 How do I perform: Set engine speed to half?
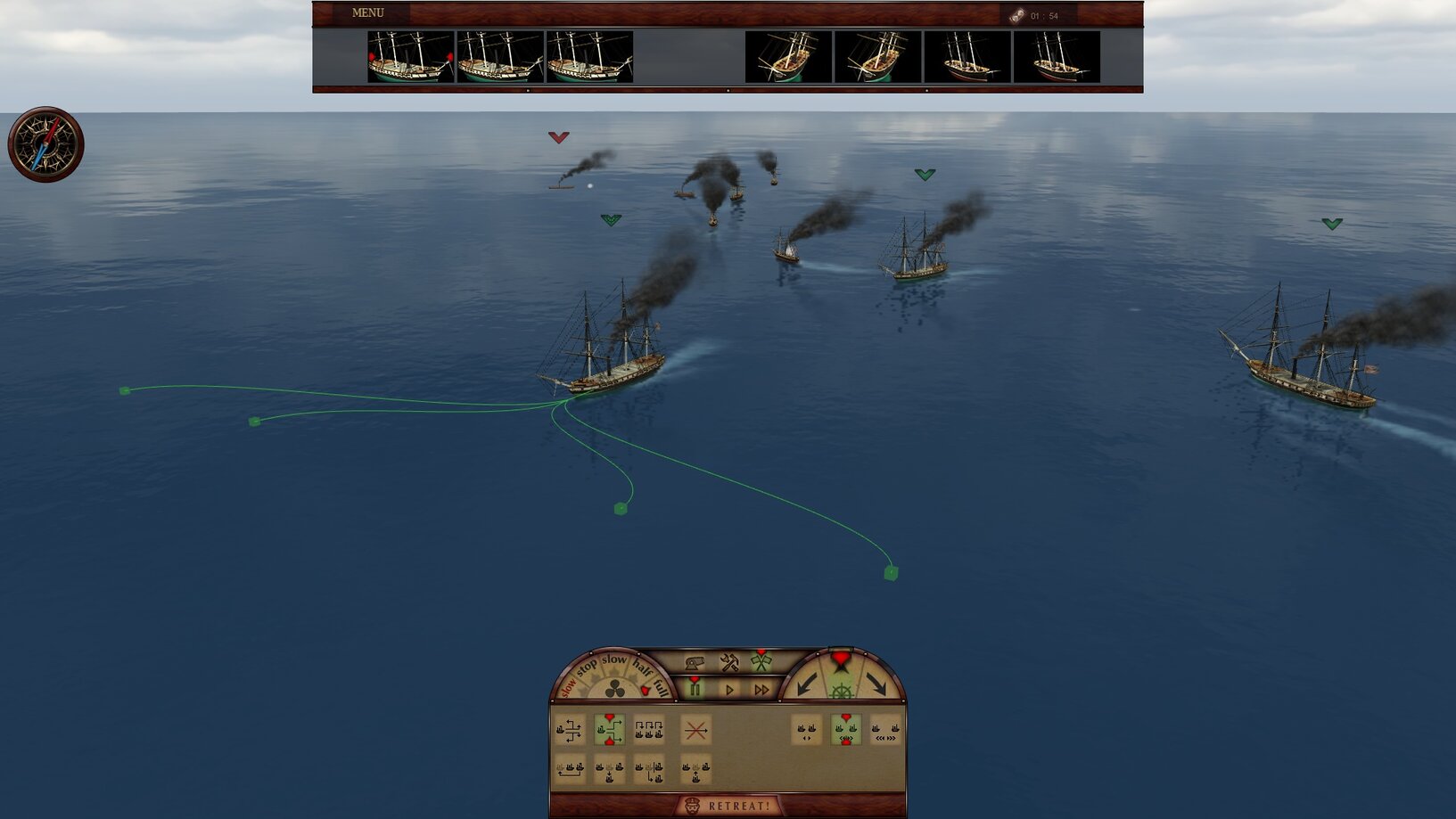coord(642,667)
